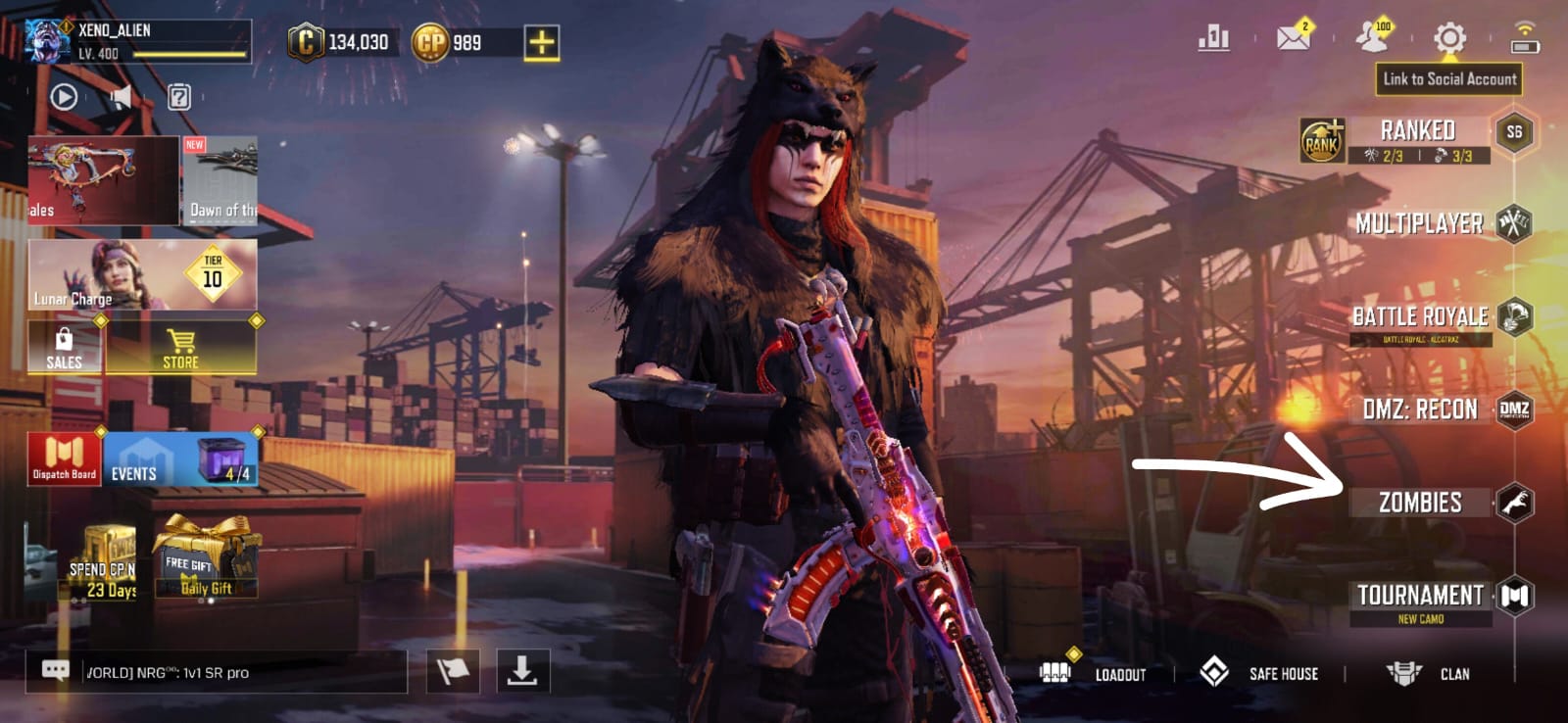Screen dimensions: 1568x723
Task: Add CP with the plus button
Action: coord(541,42)
